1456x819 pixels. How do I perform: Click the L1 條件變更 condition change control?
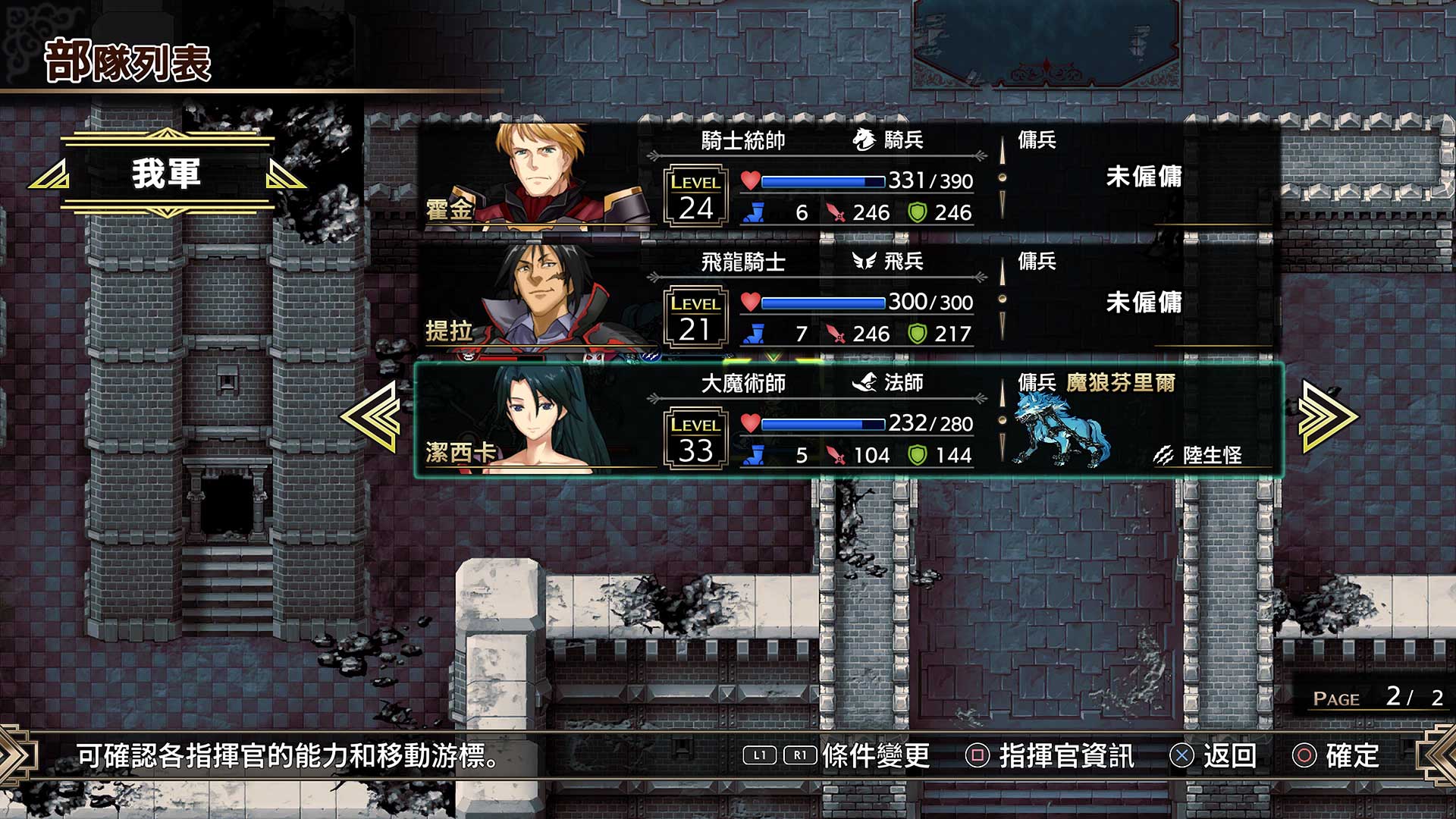[x=758, y=756]
